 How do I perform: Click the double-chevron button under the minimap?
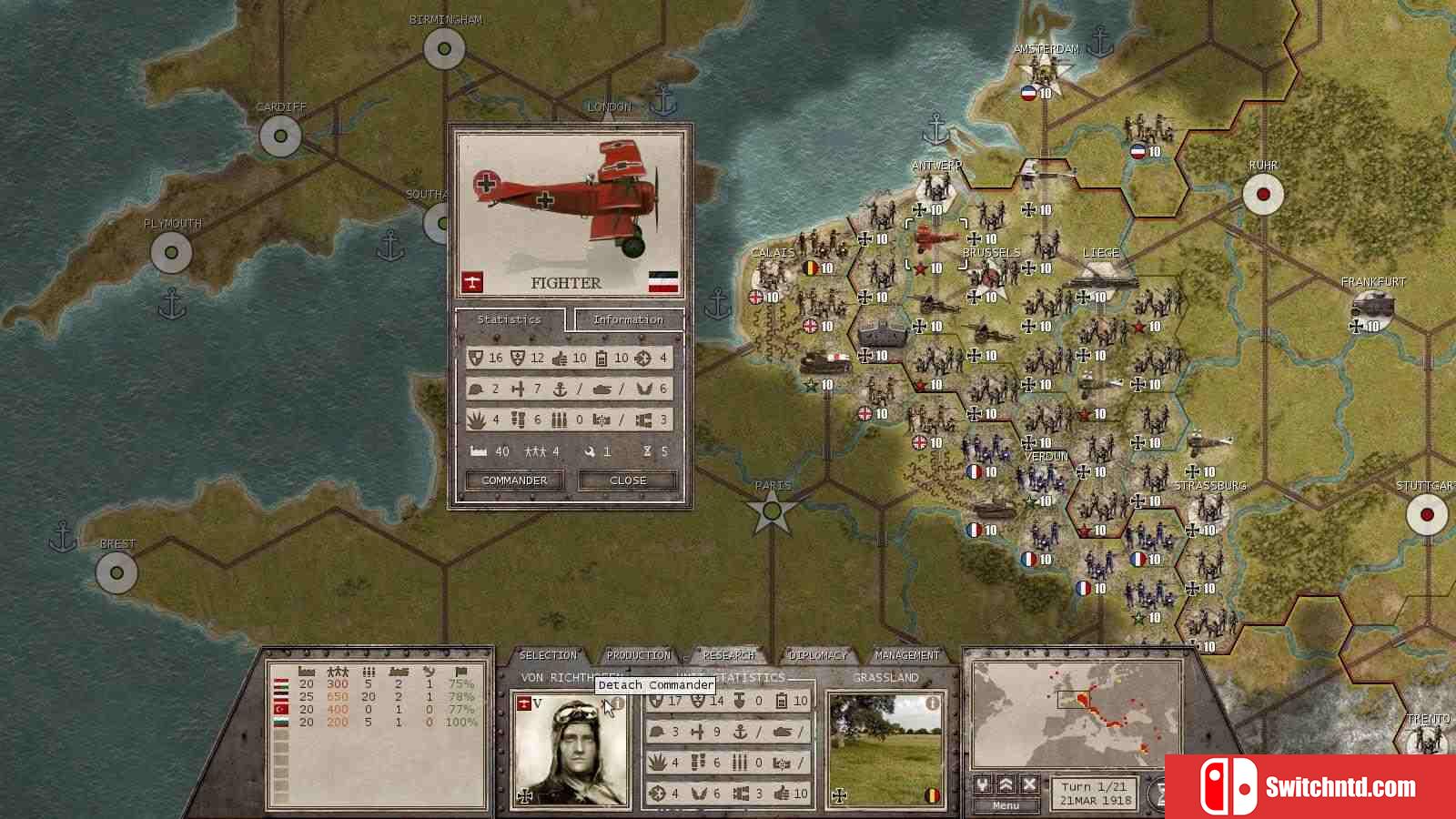point(1006,784)
